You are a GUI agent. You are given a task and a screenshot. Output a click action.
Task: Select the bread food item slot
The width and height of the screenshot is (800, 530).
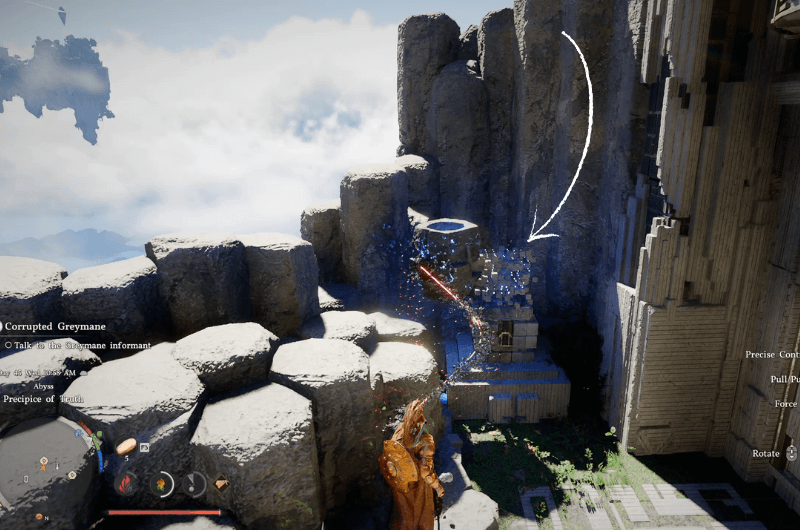(126, 447)
